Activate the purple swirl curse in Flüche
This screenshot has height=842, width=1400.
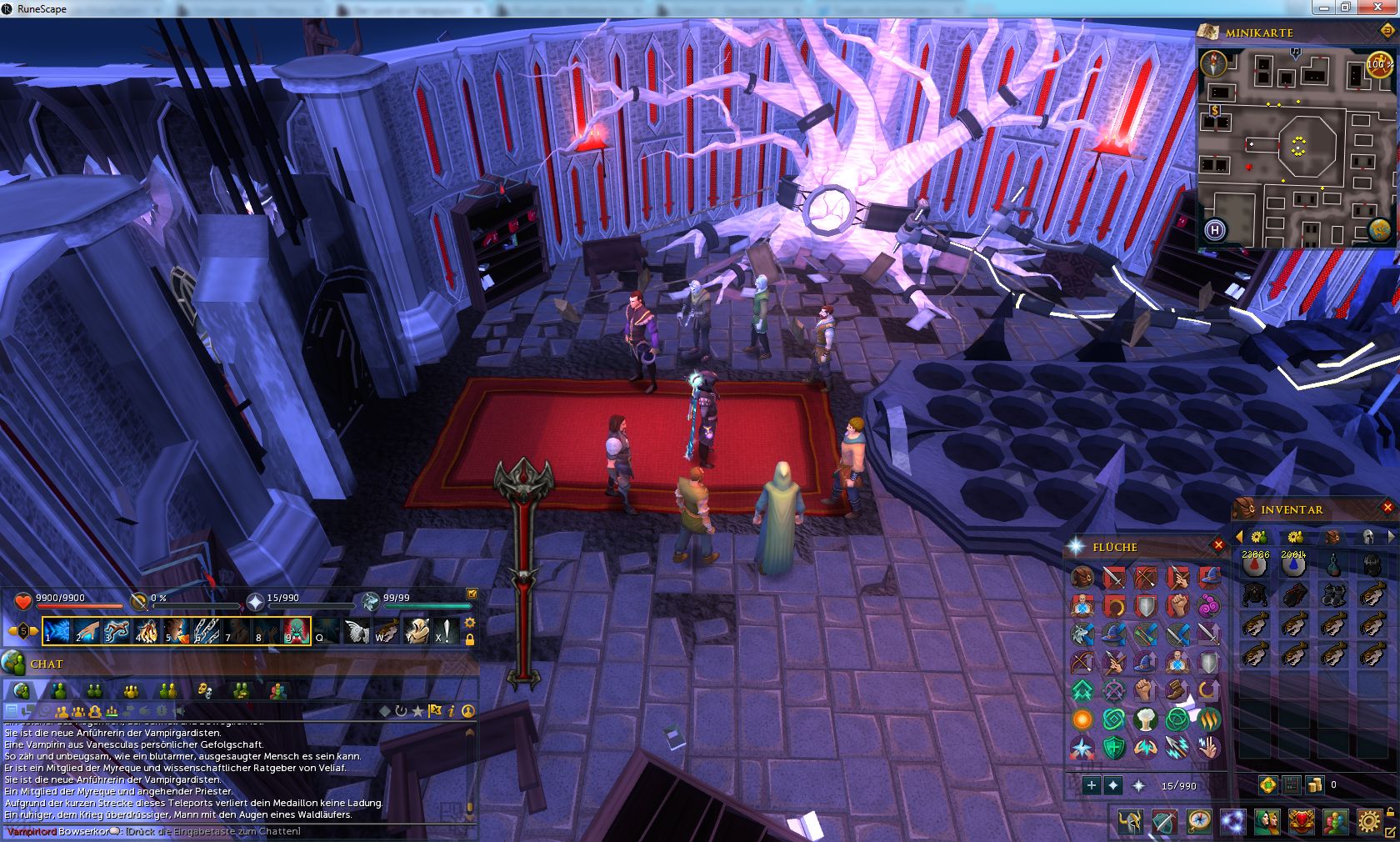1209,605
